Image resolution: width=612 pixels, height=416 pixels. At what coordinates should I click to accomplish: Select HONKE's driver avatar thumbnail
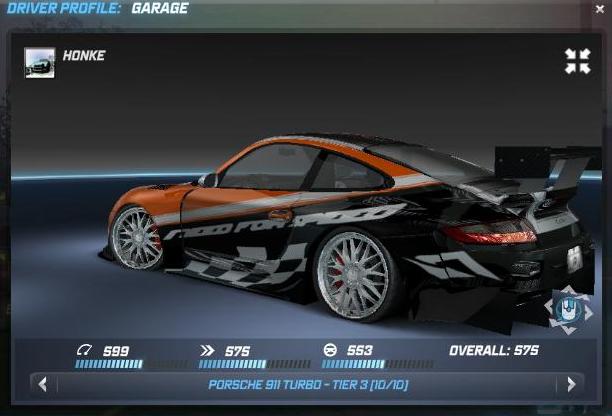(x=40, y=63)
